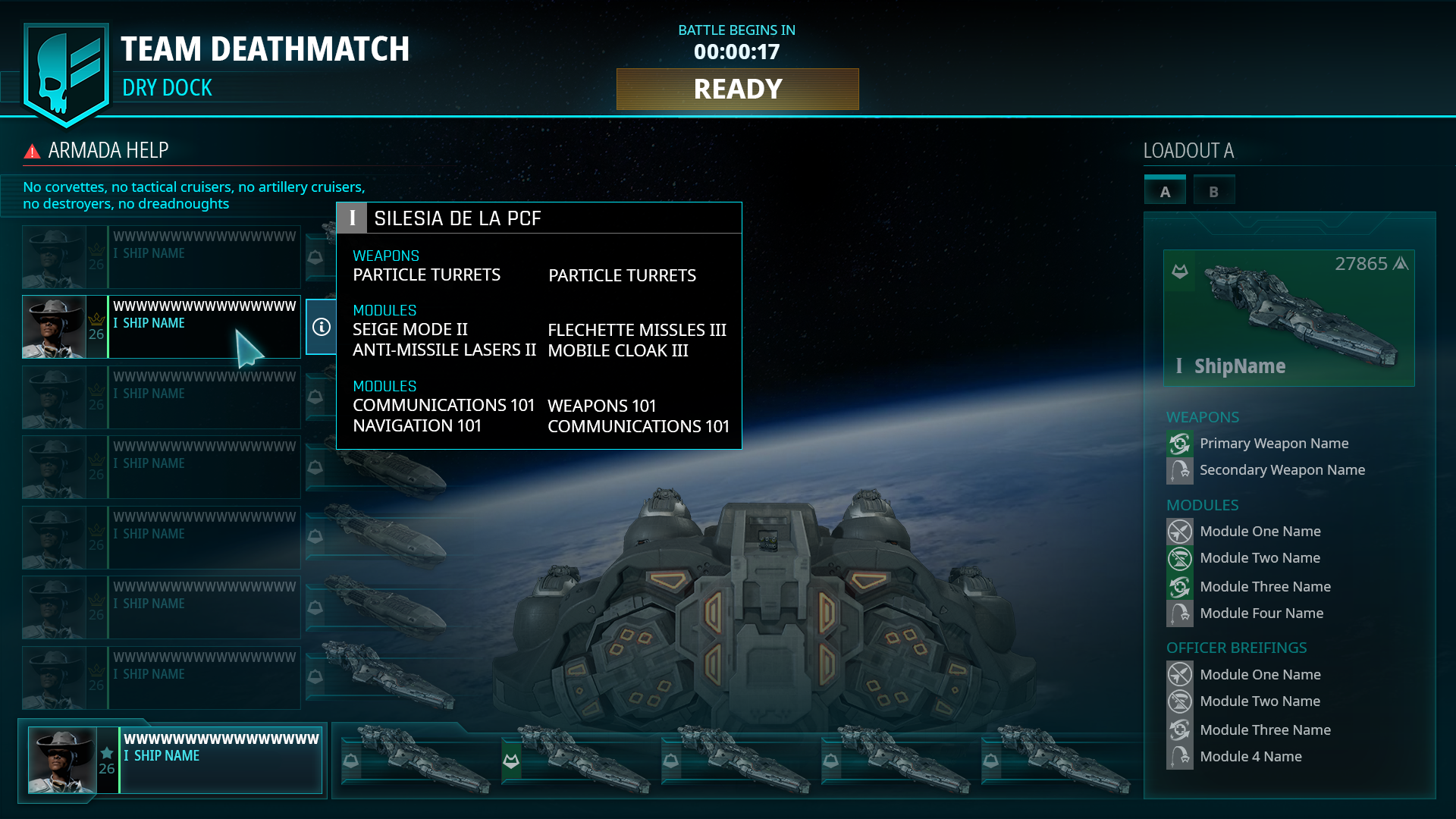Screen dimensions: 1456x819
Task: Click the READY button
Action: coord(737,89)
